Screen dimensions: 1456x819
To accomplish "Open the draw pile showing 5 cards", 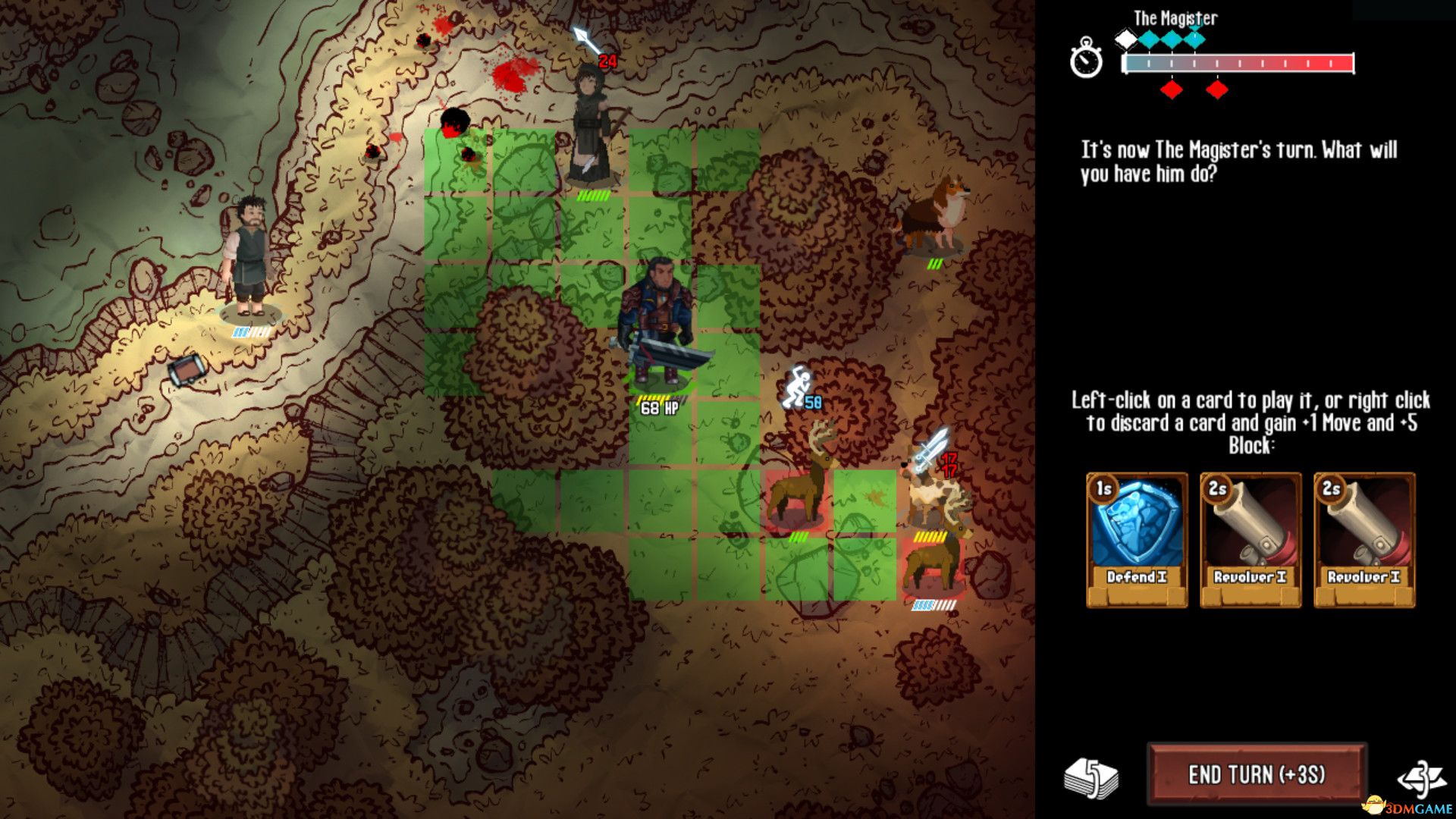I will coord(1091,777).
